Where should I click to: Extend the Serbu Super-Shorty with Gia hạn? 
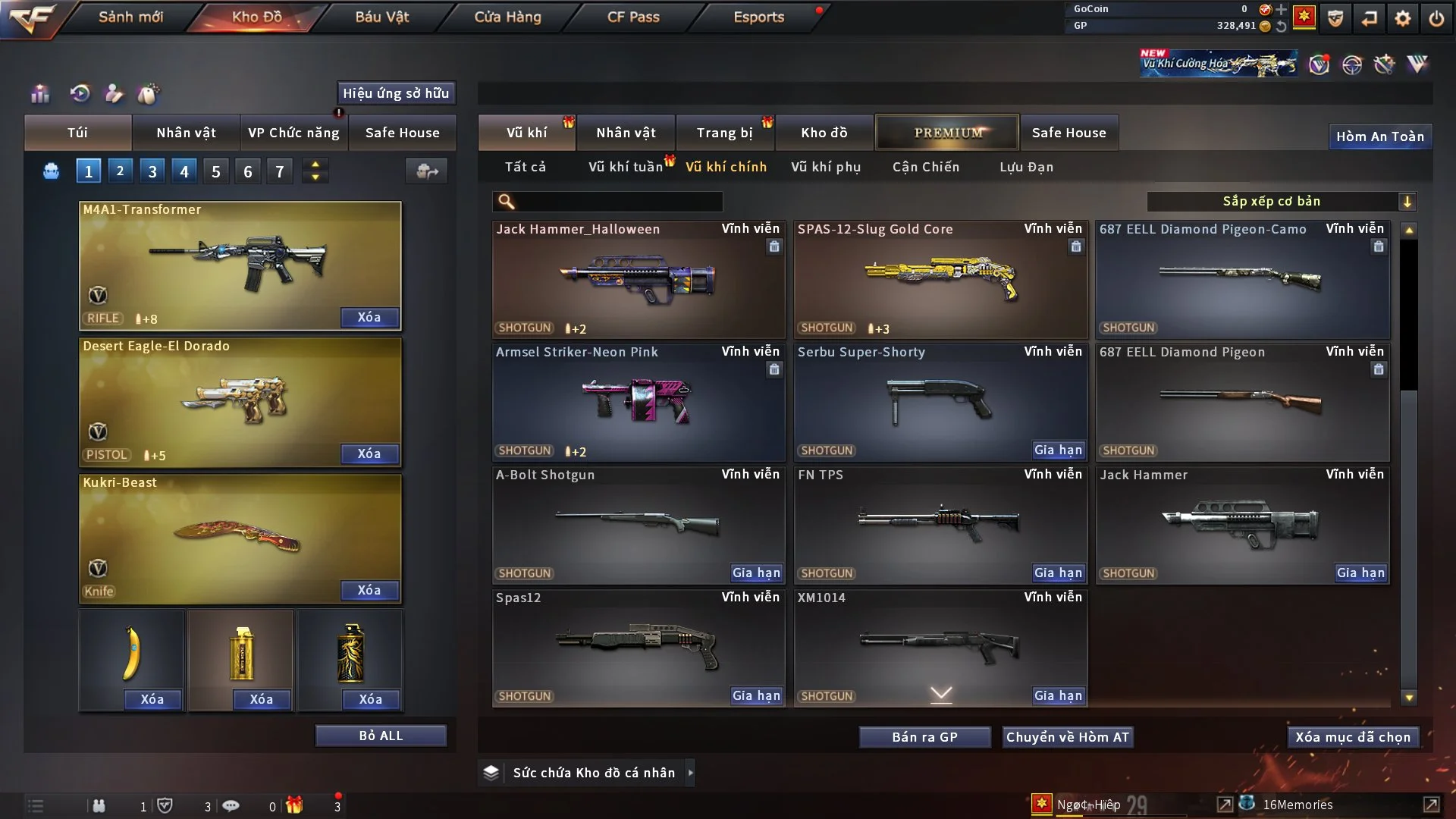[x=1058, y=450]
